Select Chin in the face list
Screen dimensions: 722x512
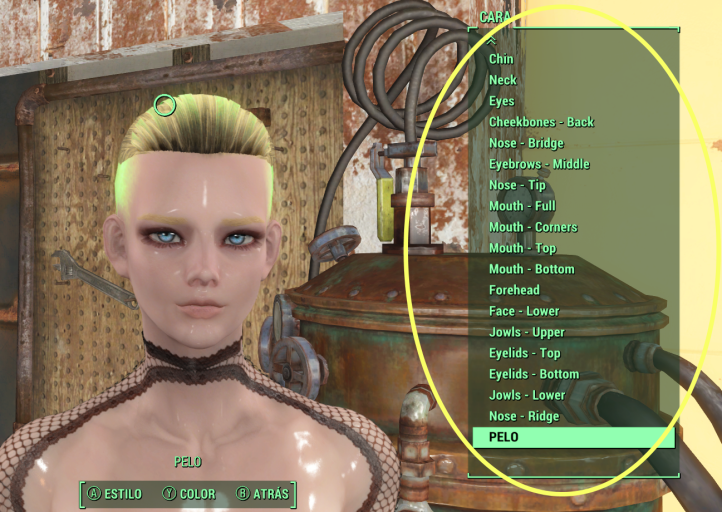[x=501, y=59]
